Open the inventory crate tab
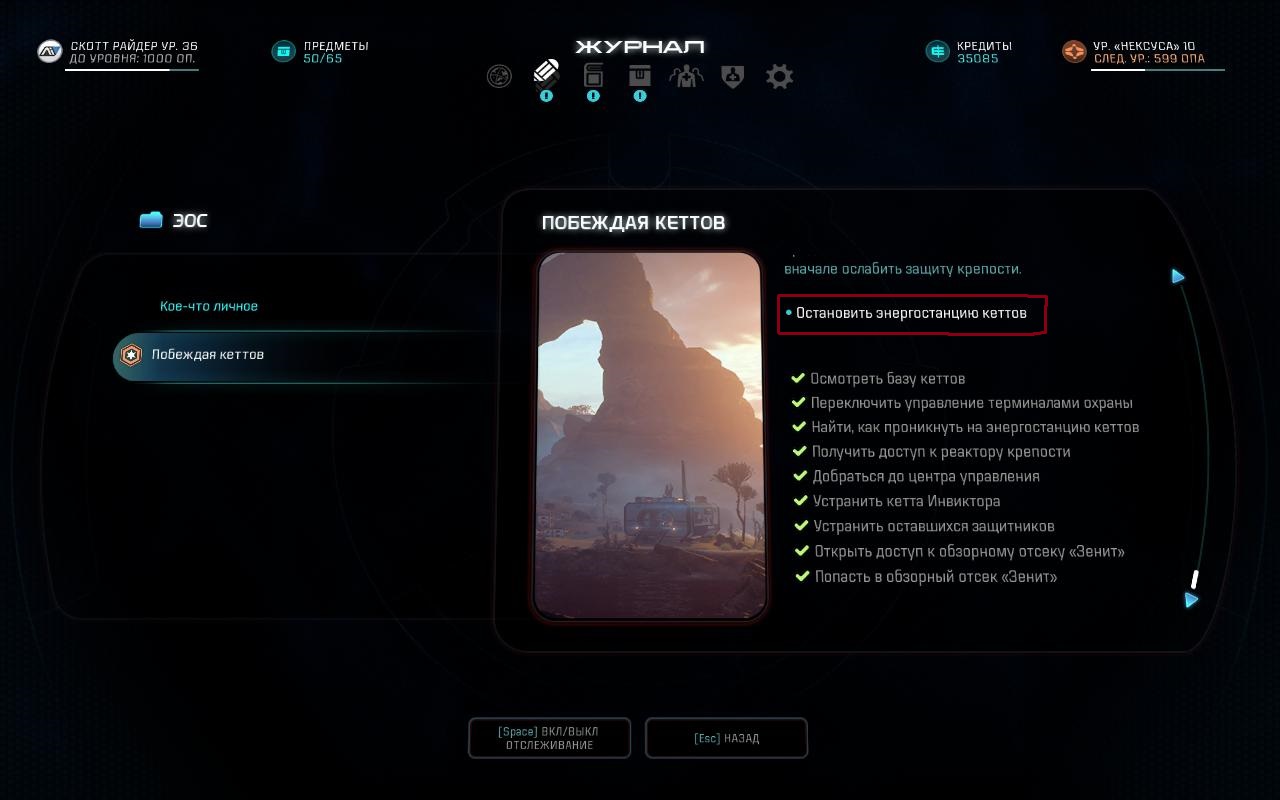1280x800 pixels. 640,75
